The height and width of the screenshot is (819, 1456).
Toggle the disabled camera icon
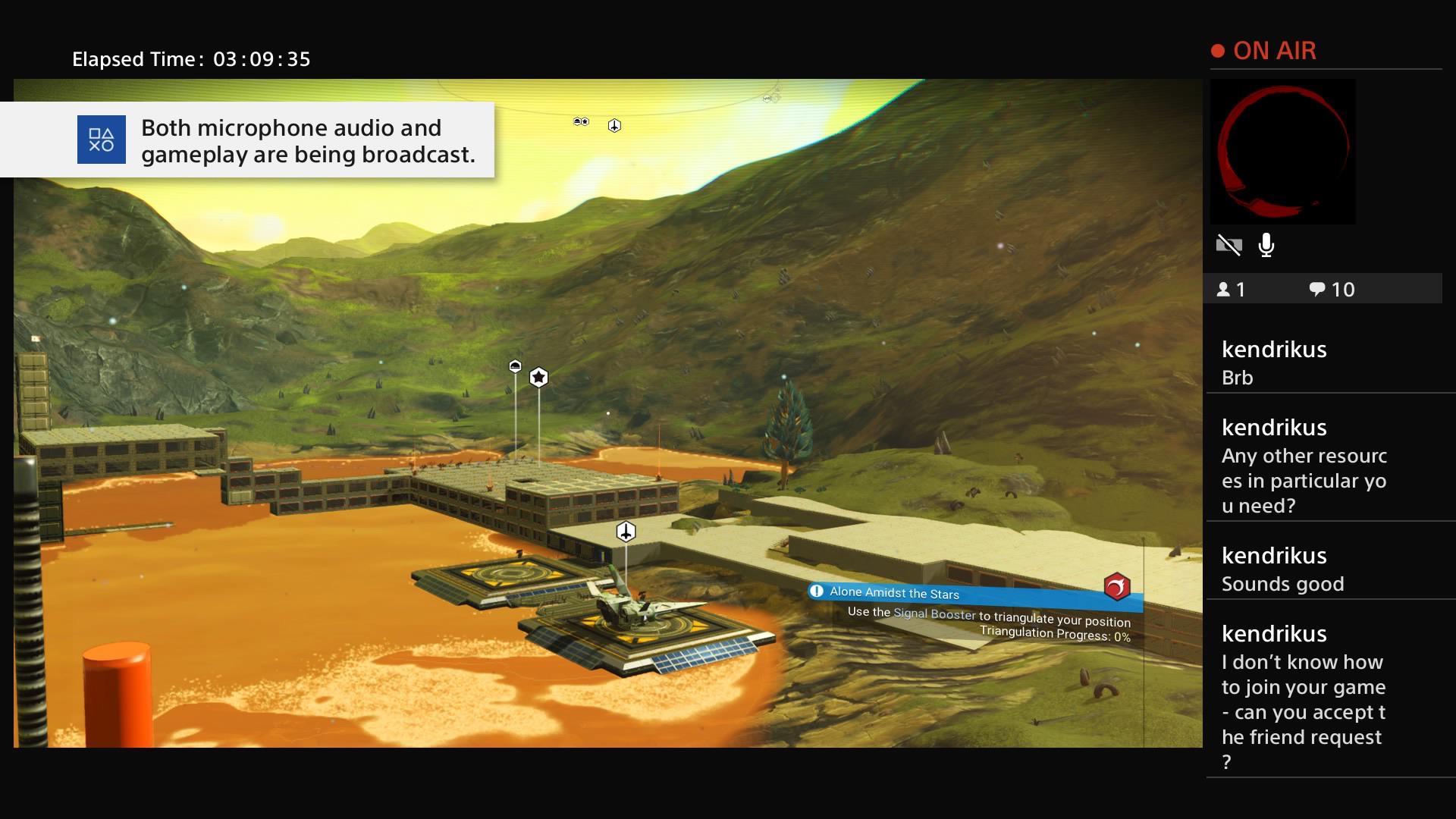(1230, 246)
